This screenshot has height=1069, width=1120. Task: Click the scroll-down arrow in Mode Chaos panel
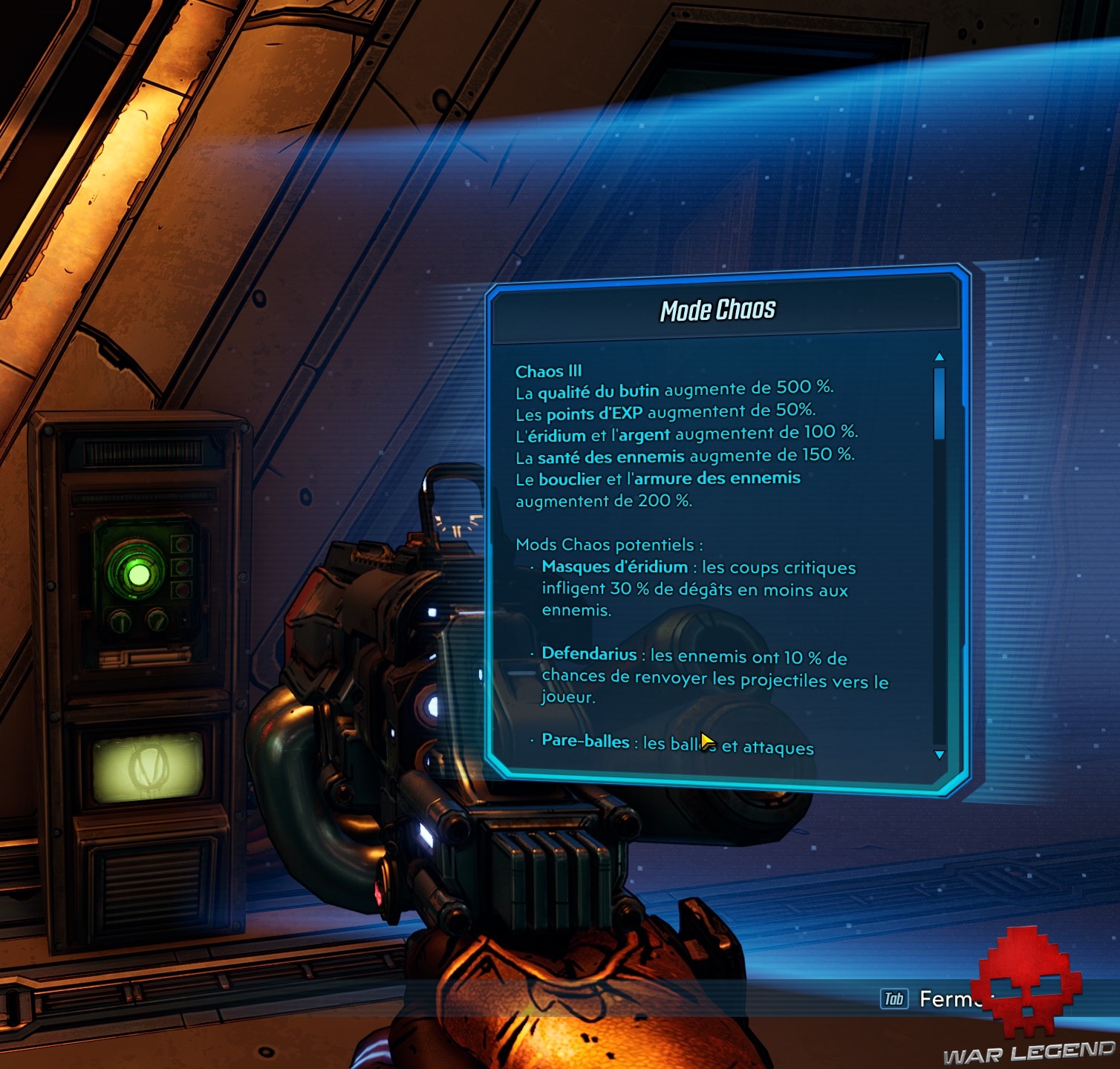coord(940,755)
